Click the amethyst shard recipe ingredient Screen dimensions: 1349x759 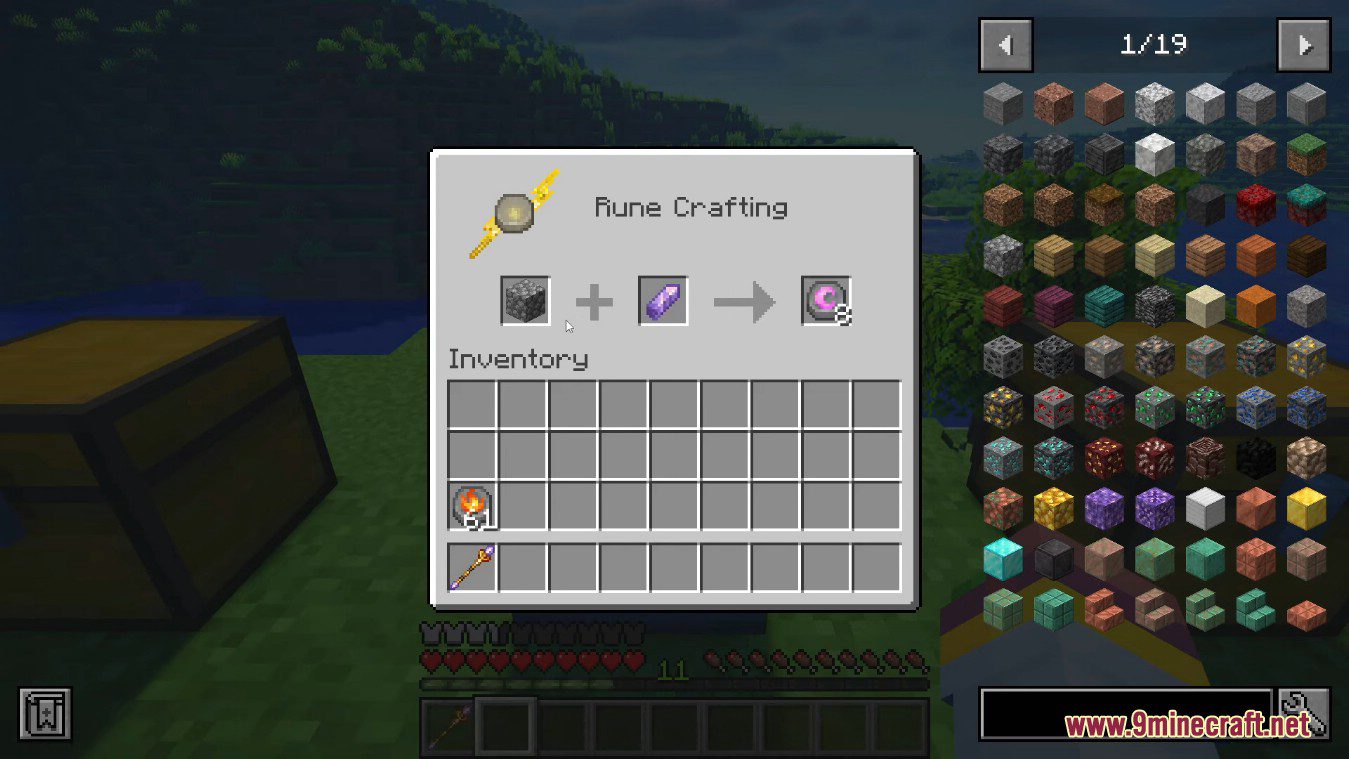coord(661,300)
